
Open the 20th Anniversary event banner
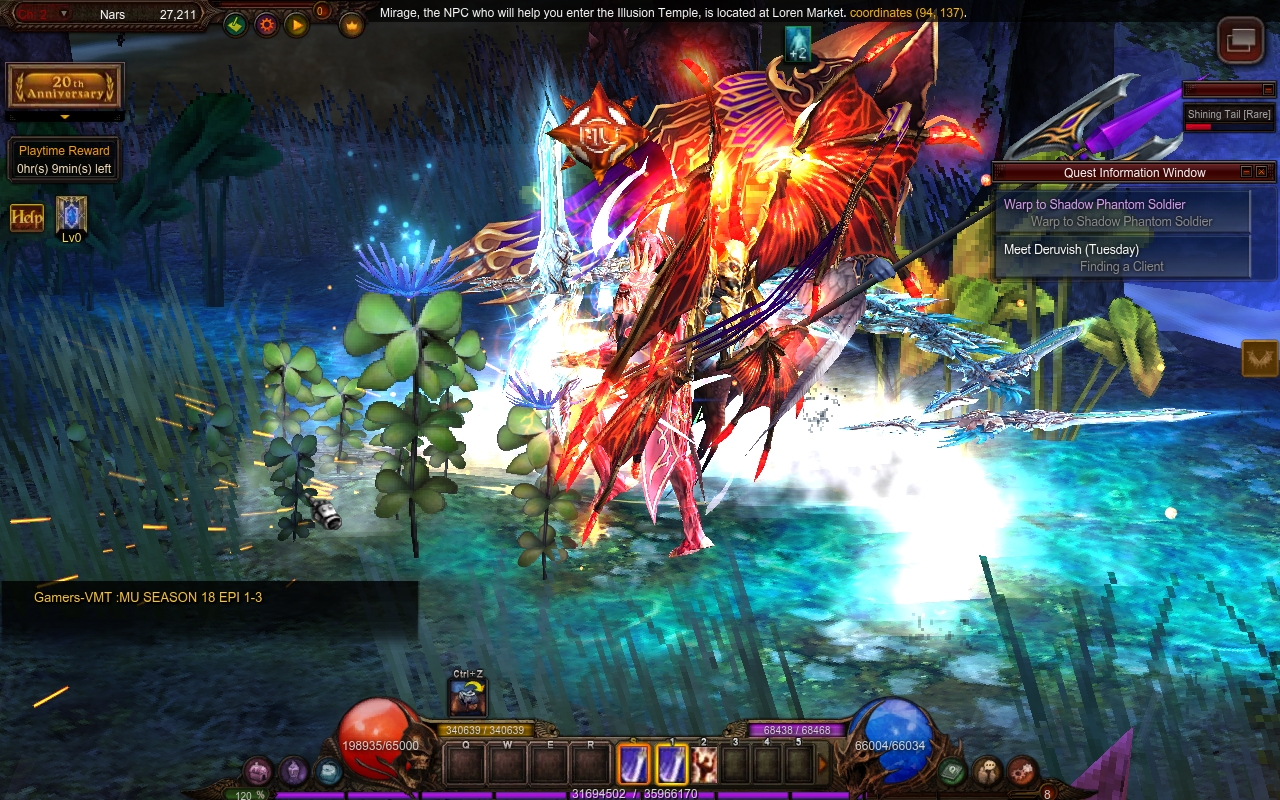(65, 87)
